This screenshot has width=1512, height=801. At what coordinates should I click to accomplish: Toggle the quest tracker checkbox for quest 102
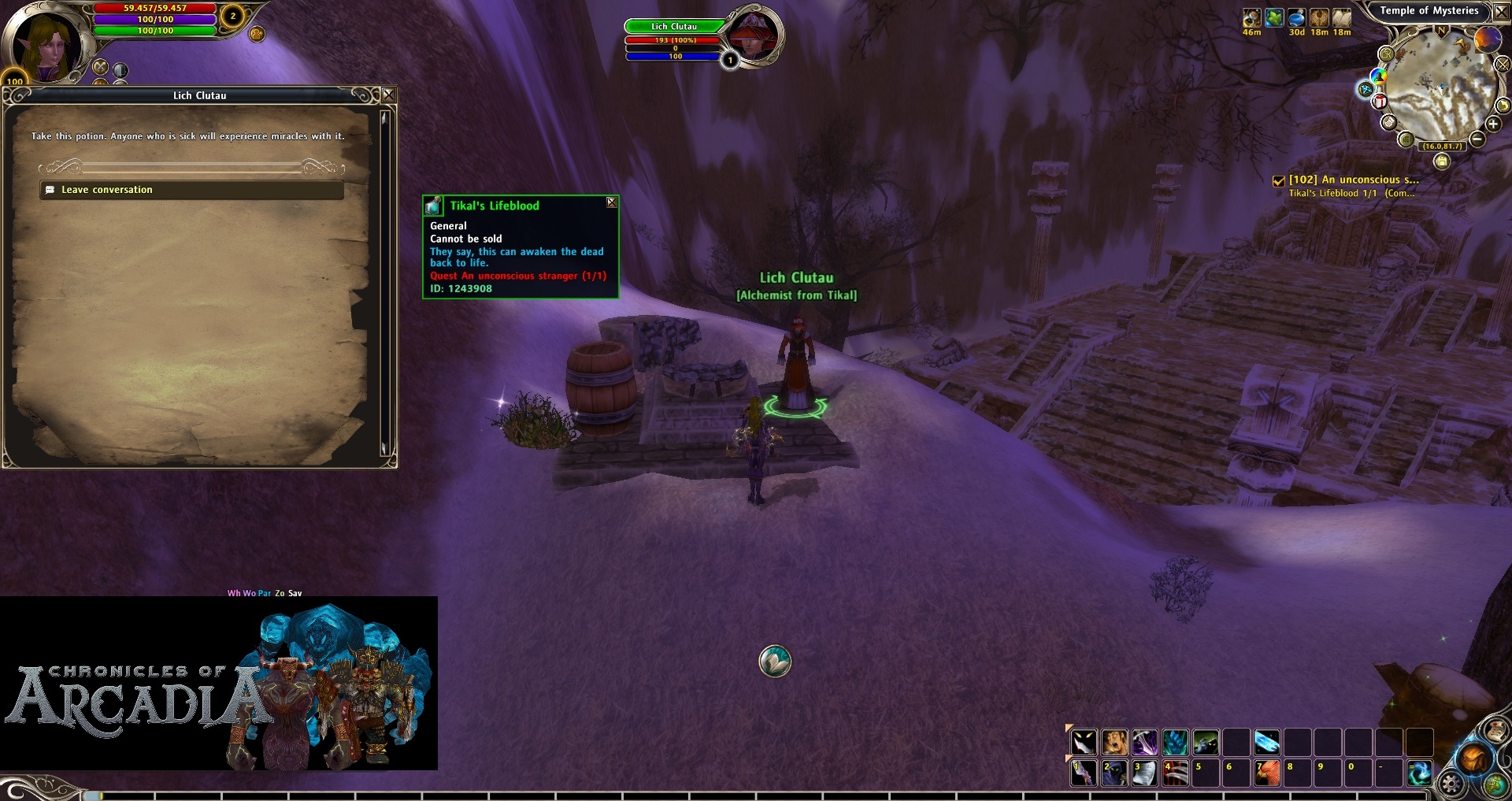pyautogui.click(x=1279, y=181)
